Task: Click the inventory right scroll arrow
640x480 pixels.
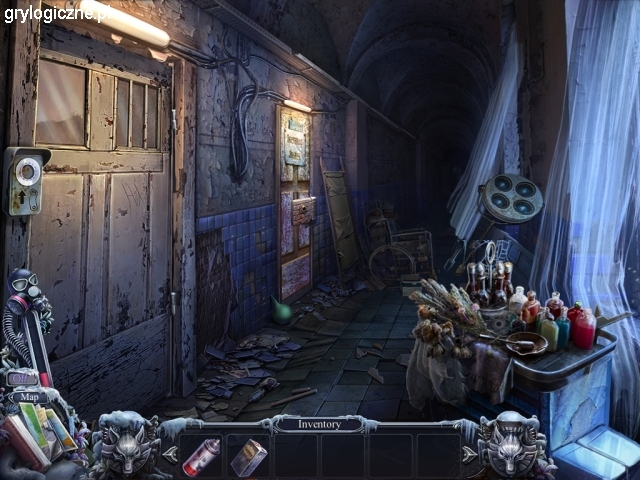Action: 471,455
